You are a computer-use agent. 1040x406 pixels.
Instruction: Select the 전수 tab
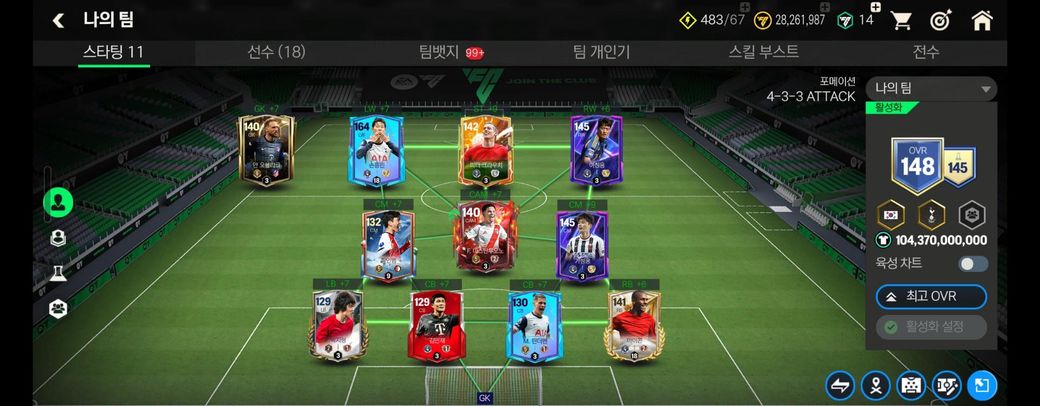926,52
